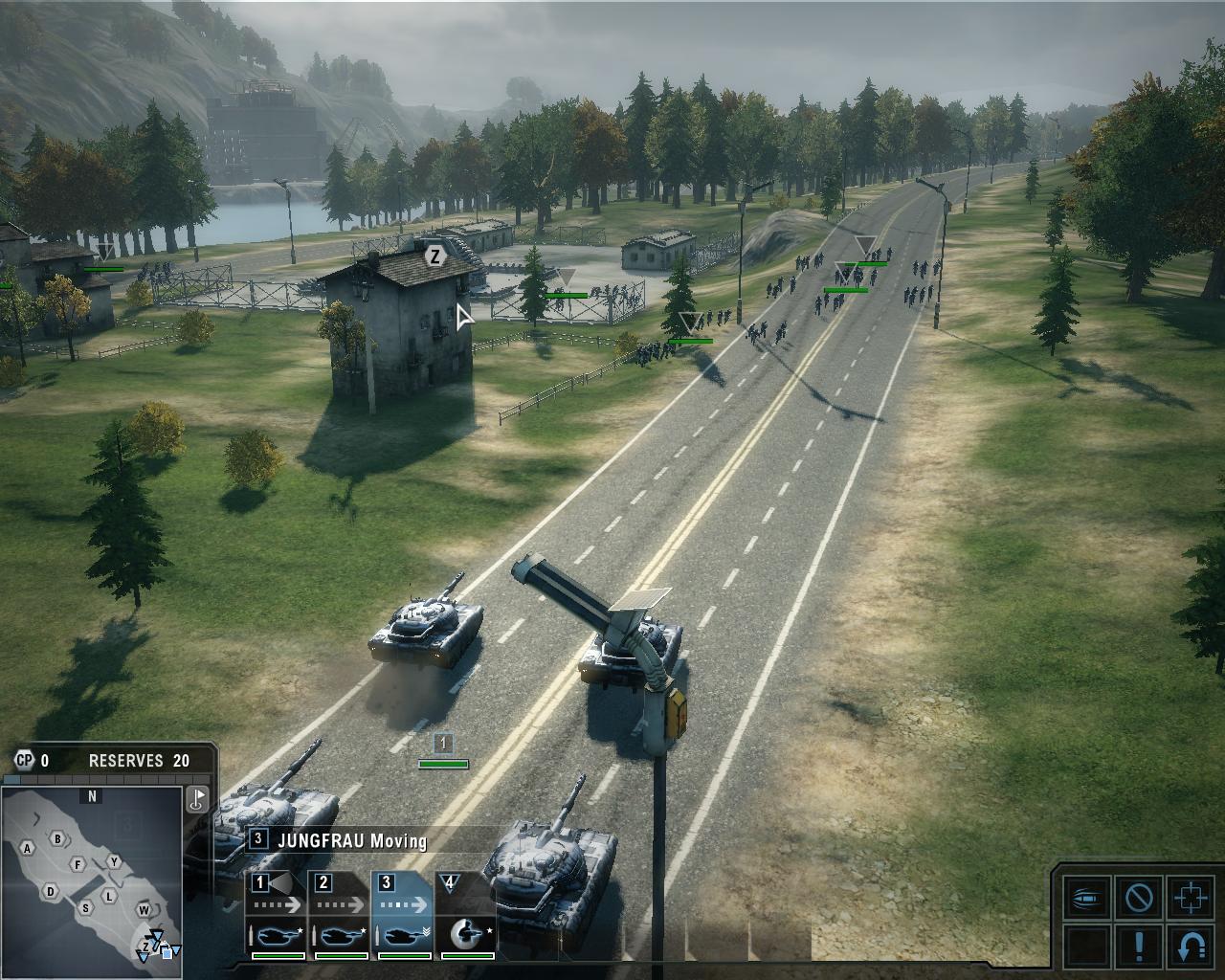This screenshot has width=1225, height=980.
Task: Select unit card 4 with soldier icon
Action: [x=466, y=914]
